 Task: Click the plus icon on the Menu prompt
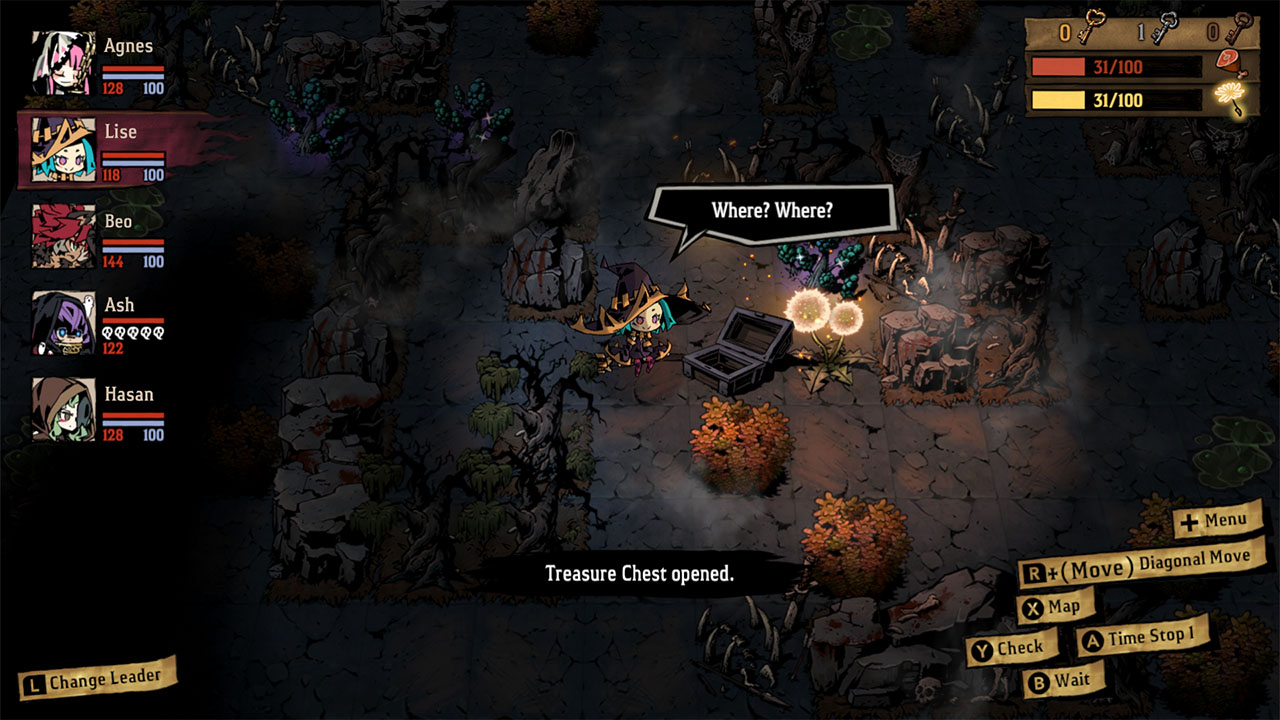(1190, 519)
